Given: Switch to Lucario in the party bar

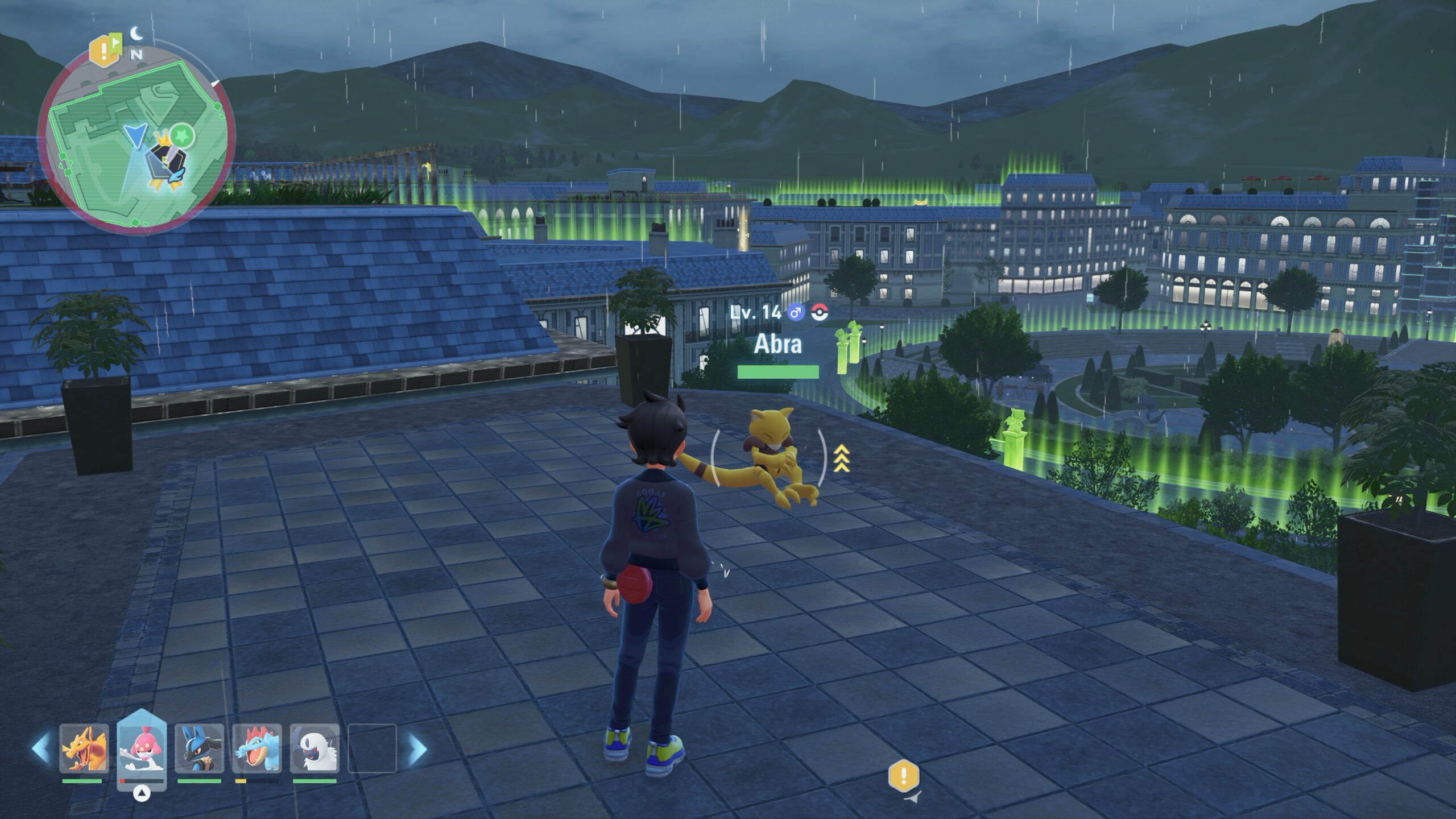Looking at the screenshot, I should pos(199,747).
